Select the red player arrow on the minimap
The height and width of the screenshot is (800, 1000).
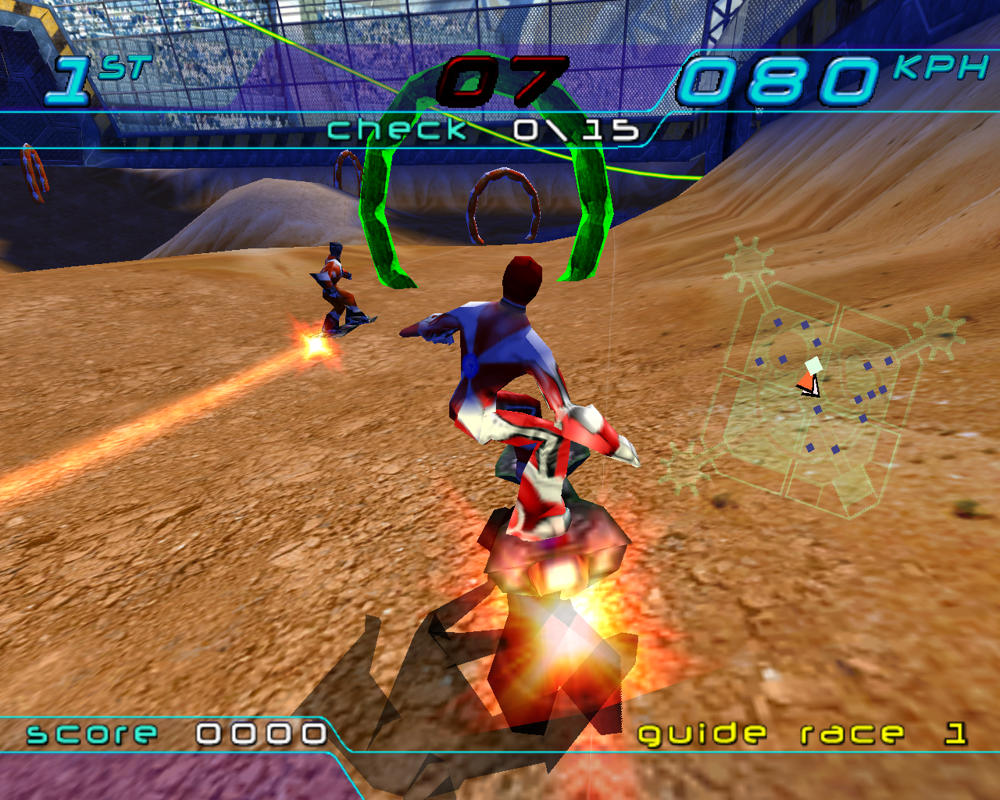click(x=808, y=382)
